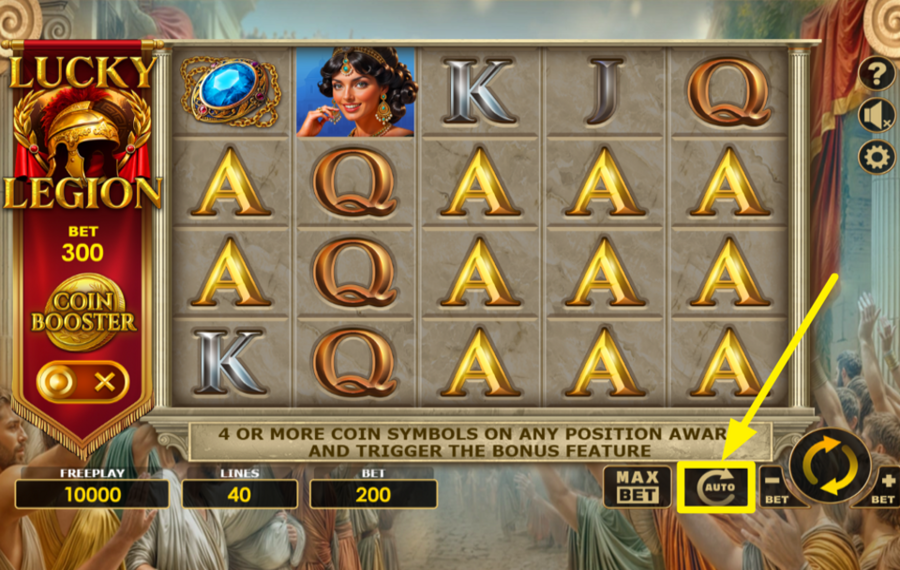Open the help question mark screen
This screenshot has height=570, width=900.
point(876,73)
